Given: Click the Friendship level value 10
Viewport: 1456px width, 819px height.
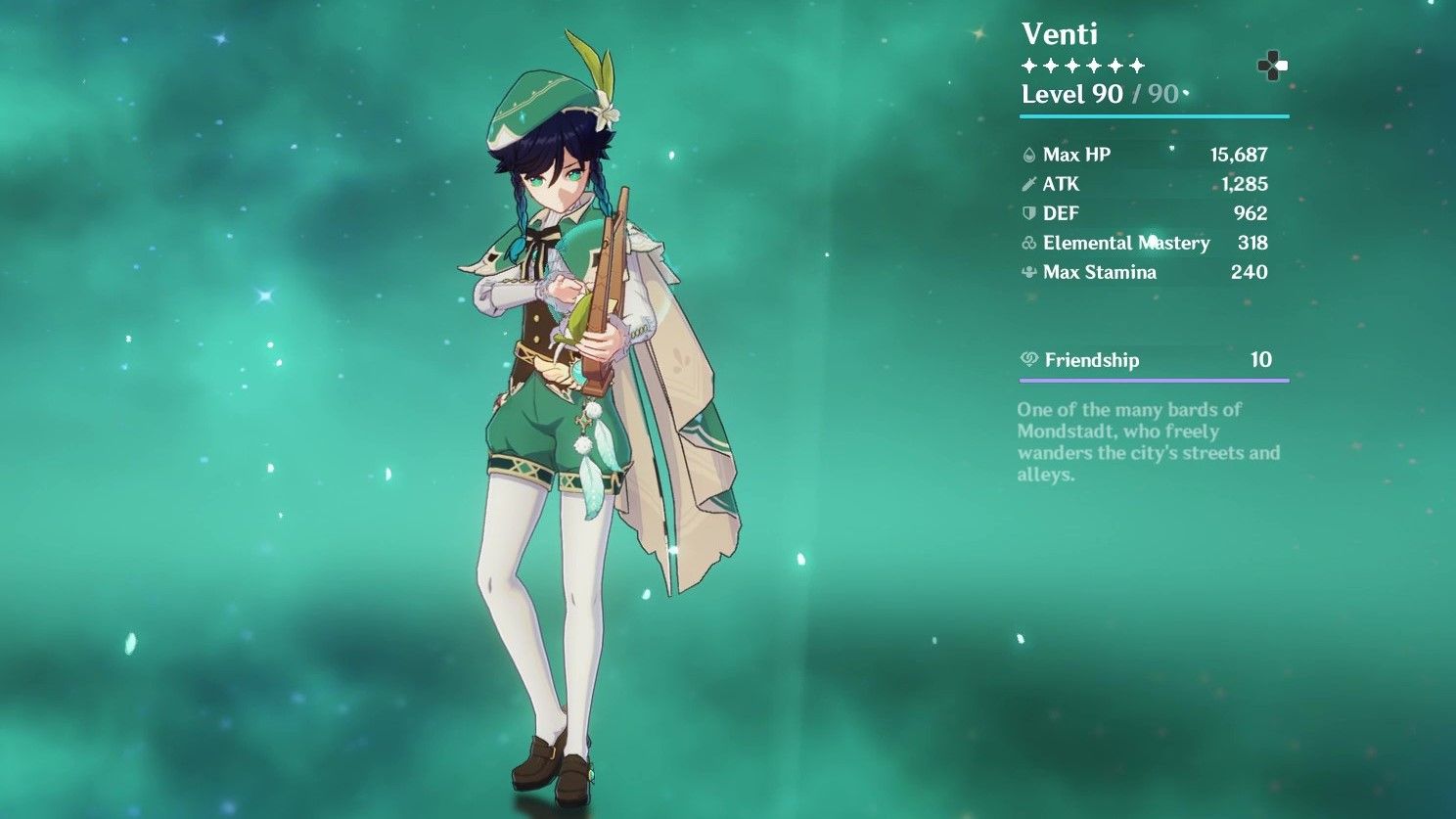Looking at the screenshot, I should (x=1260, y=360).
